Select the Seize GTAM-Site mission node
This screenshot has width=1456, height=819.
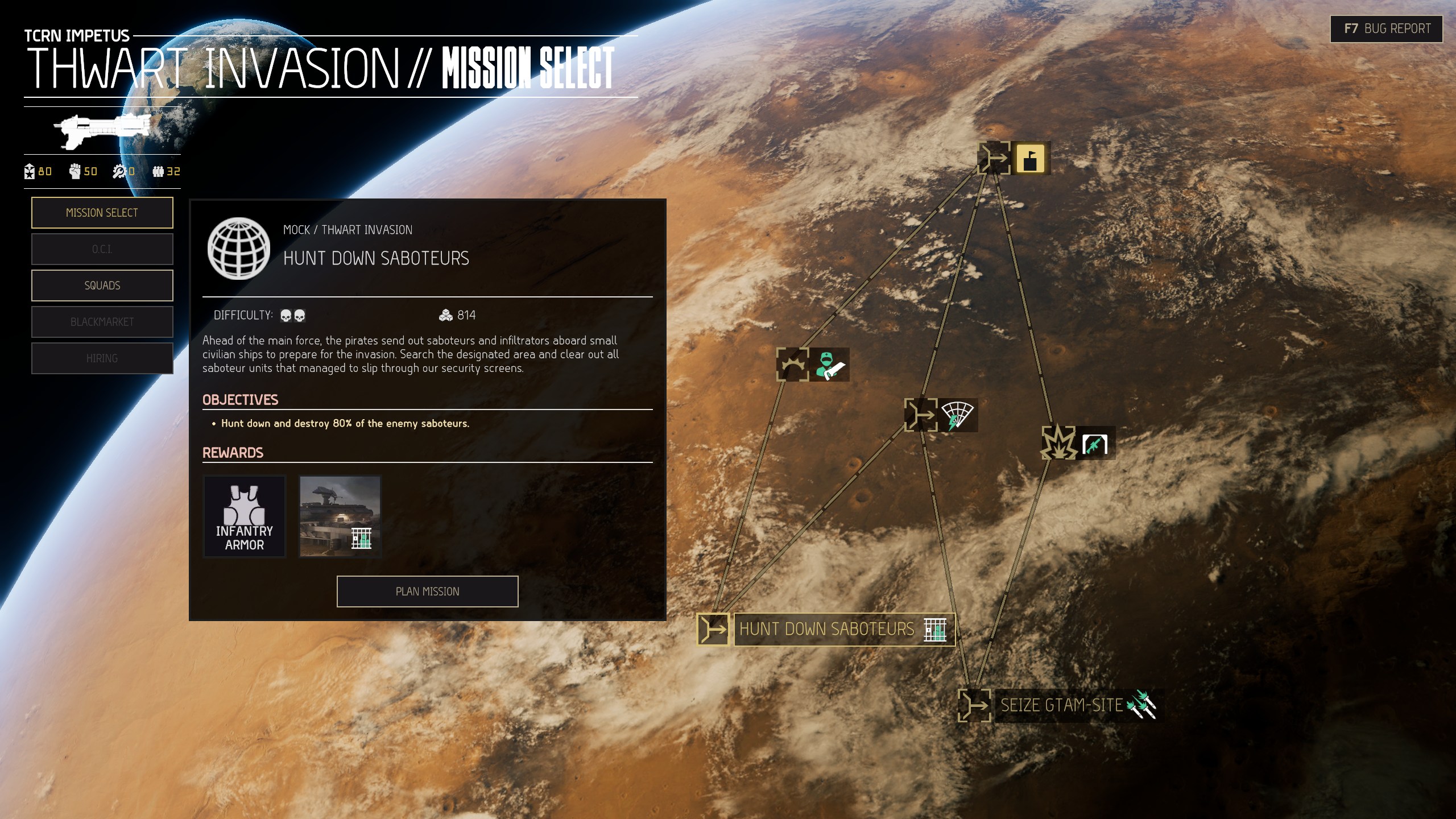point(974,706)
